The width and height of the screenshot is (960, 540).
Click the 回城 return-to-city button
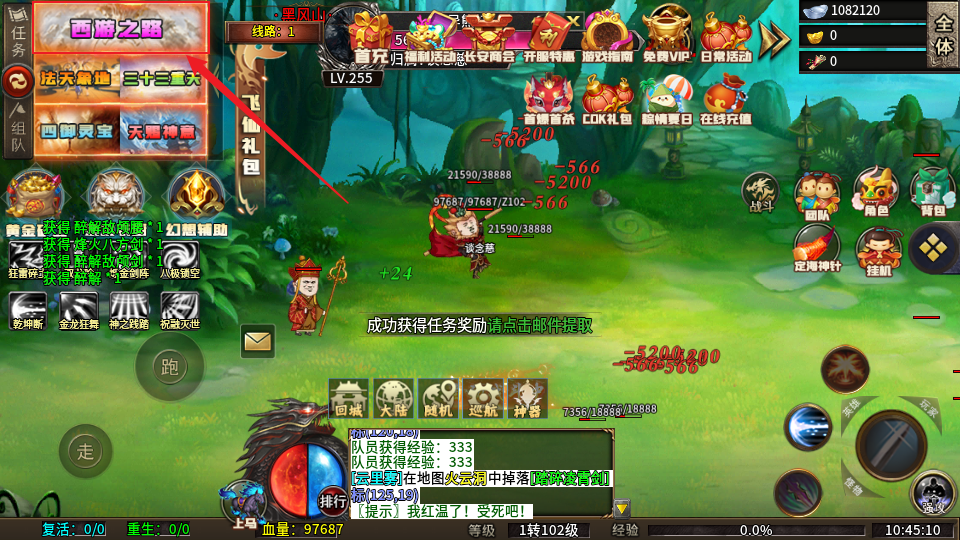[349, 398]
